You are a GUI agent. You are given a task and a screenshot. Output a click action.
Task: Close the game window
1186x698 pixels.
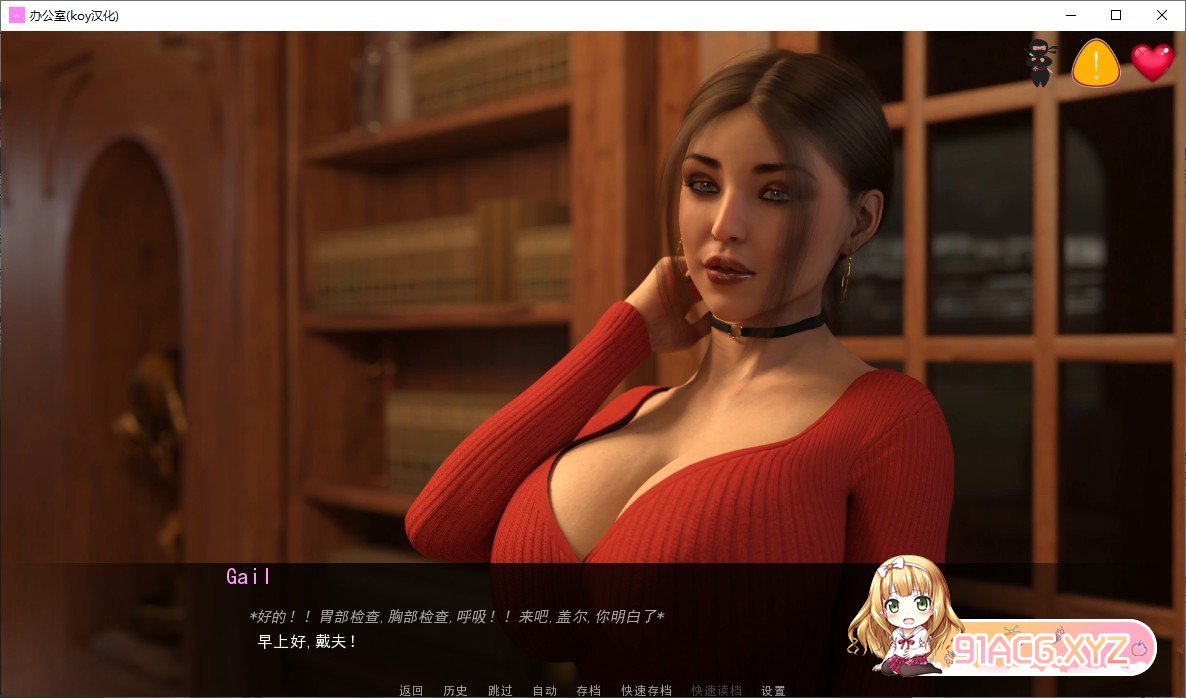[x=1162, y=15]
